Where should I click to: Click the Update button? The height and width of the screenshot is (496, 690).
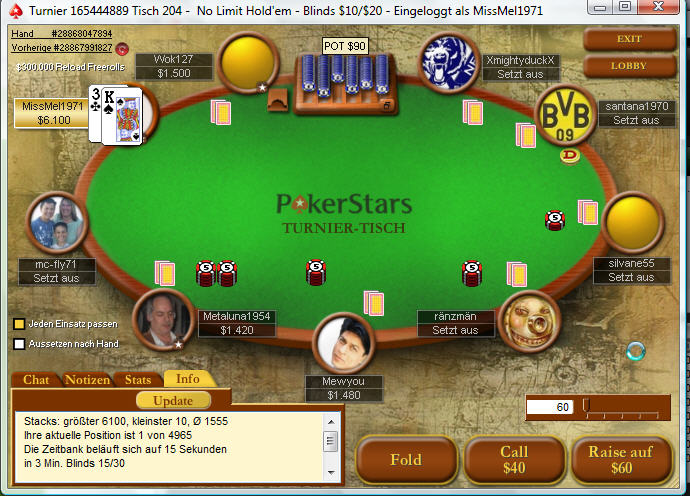coord(173,400)
